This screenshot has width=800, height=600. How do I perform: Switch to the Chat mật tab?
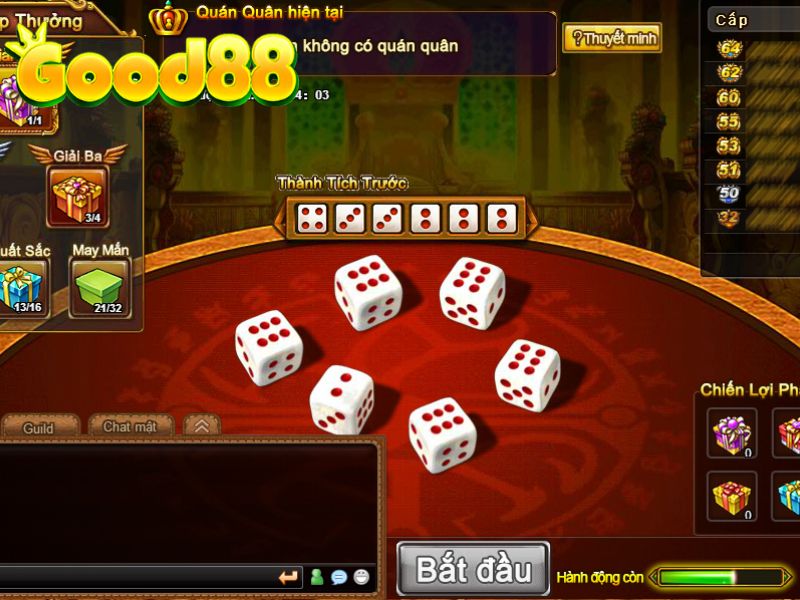(130, 426)
